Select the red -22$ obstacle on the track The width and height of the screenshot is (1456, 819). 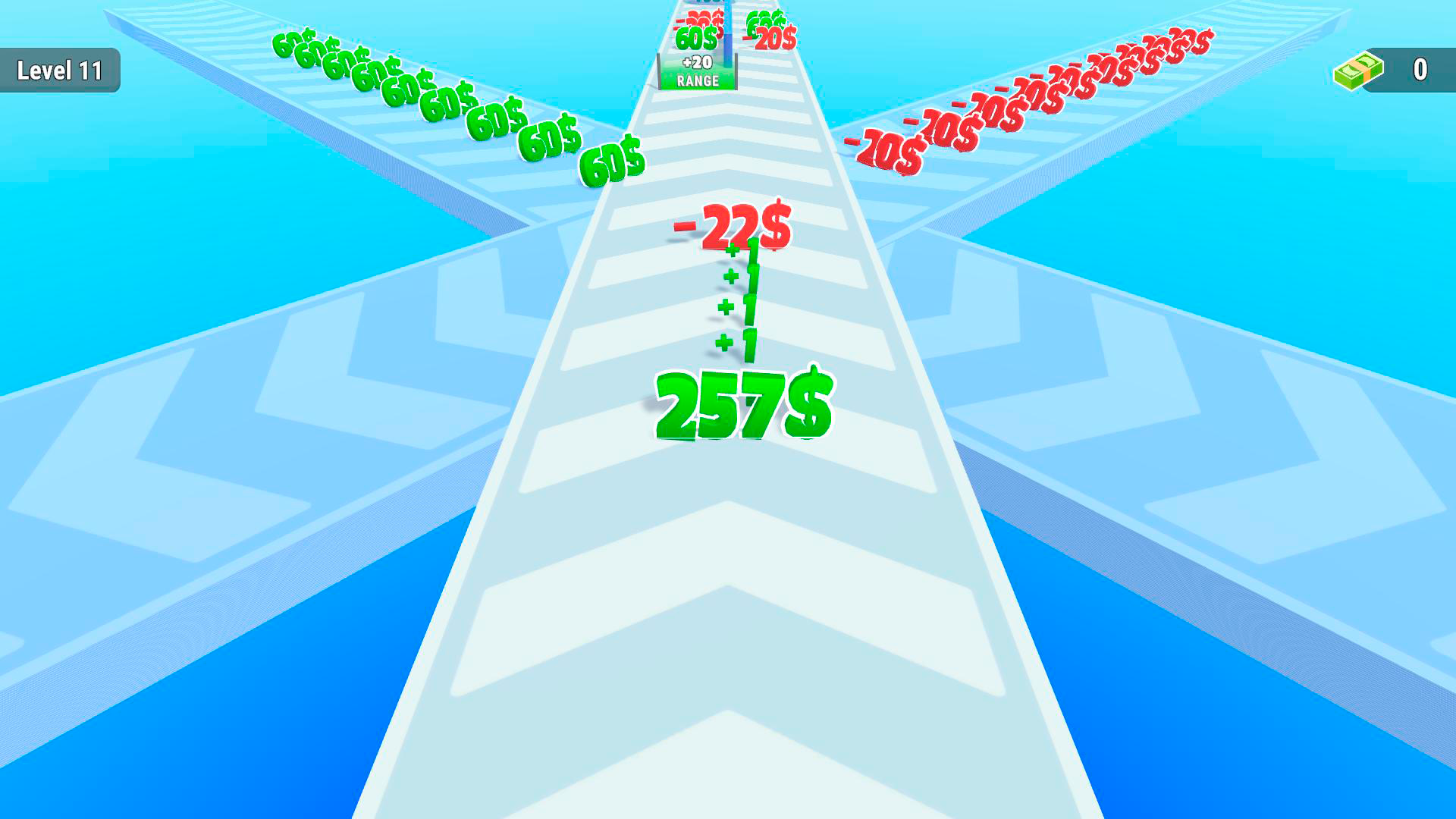730,224
